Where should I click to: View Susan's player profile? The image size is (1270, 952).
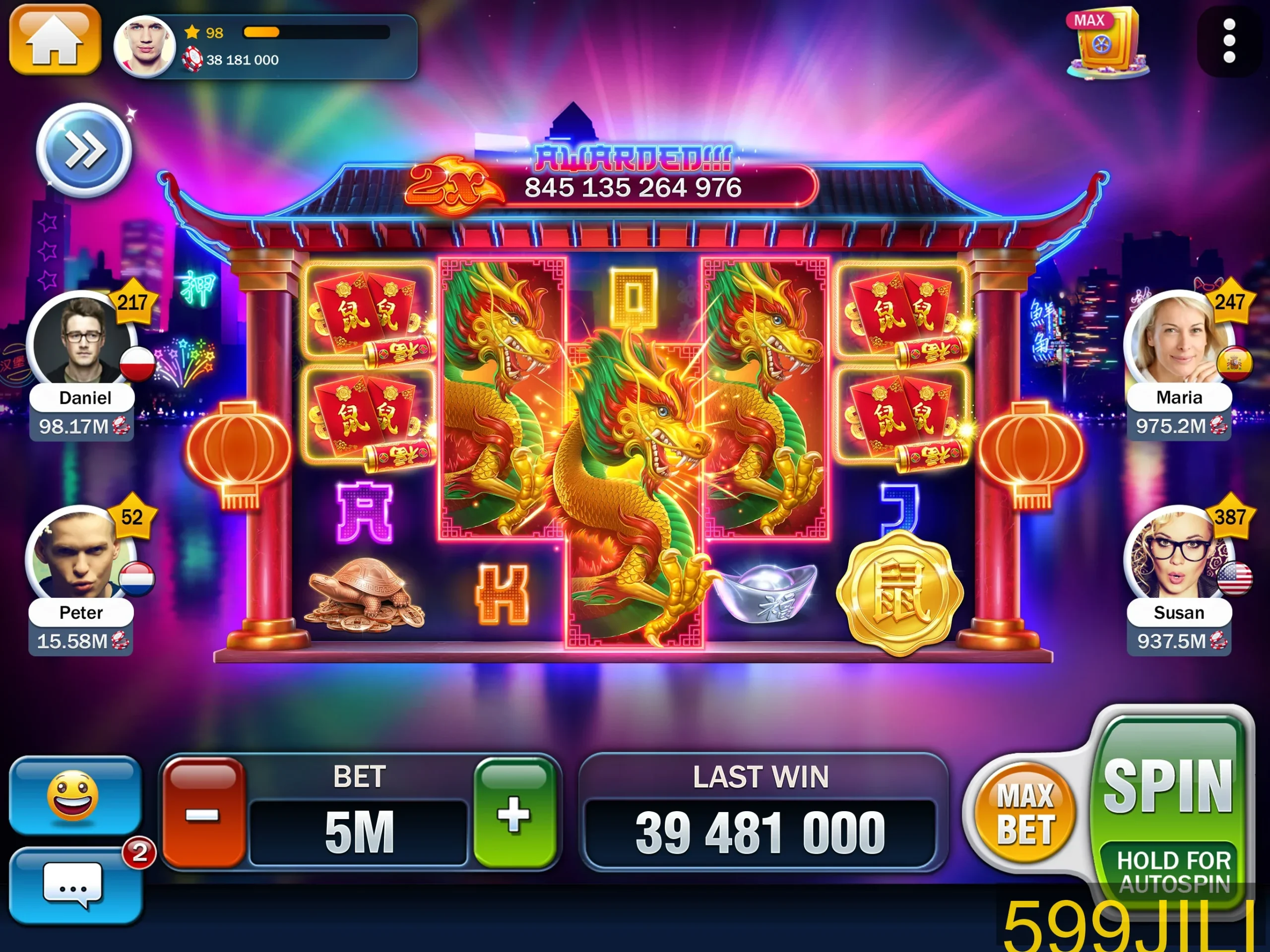coord(1177,555)
